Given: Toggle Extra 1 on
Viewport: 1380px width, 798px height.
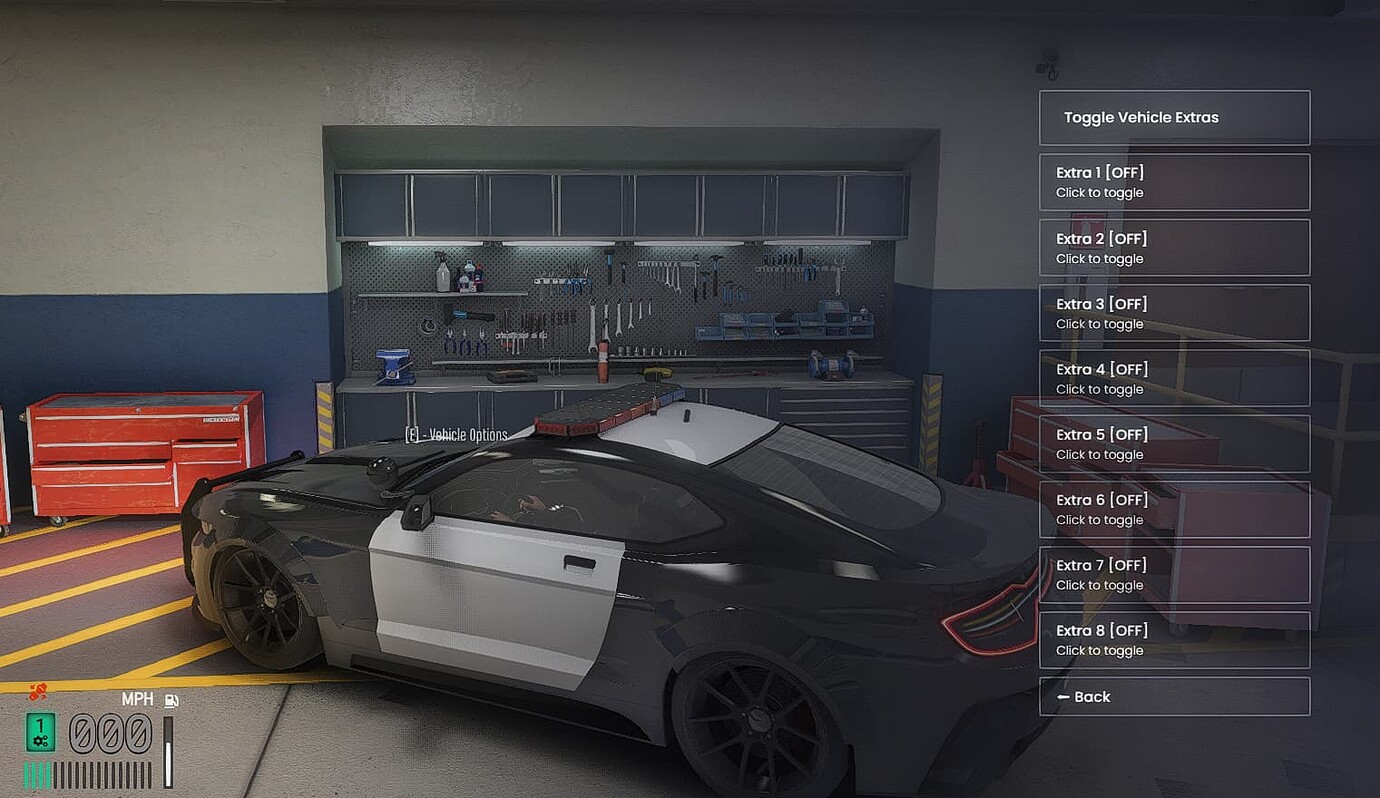Looking at the screenshot, I should click(x=1174, y=182).
